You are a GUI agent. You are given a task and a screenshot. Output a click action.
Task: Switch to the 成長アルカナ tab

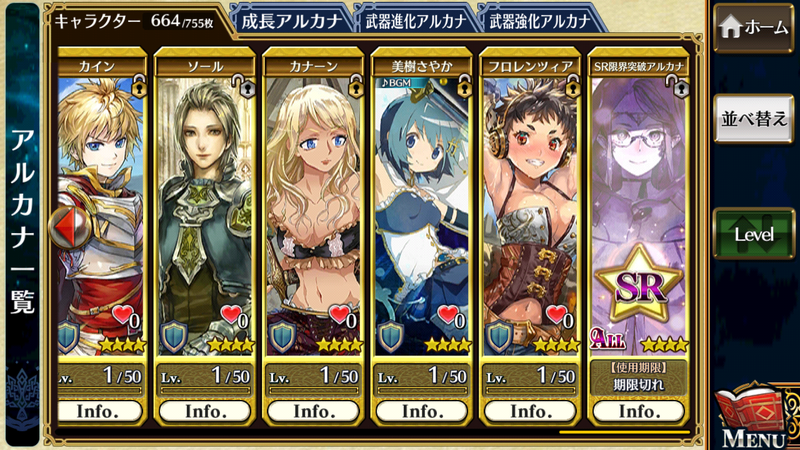click(290, 19)
